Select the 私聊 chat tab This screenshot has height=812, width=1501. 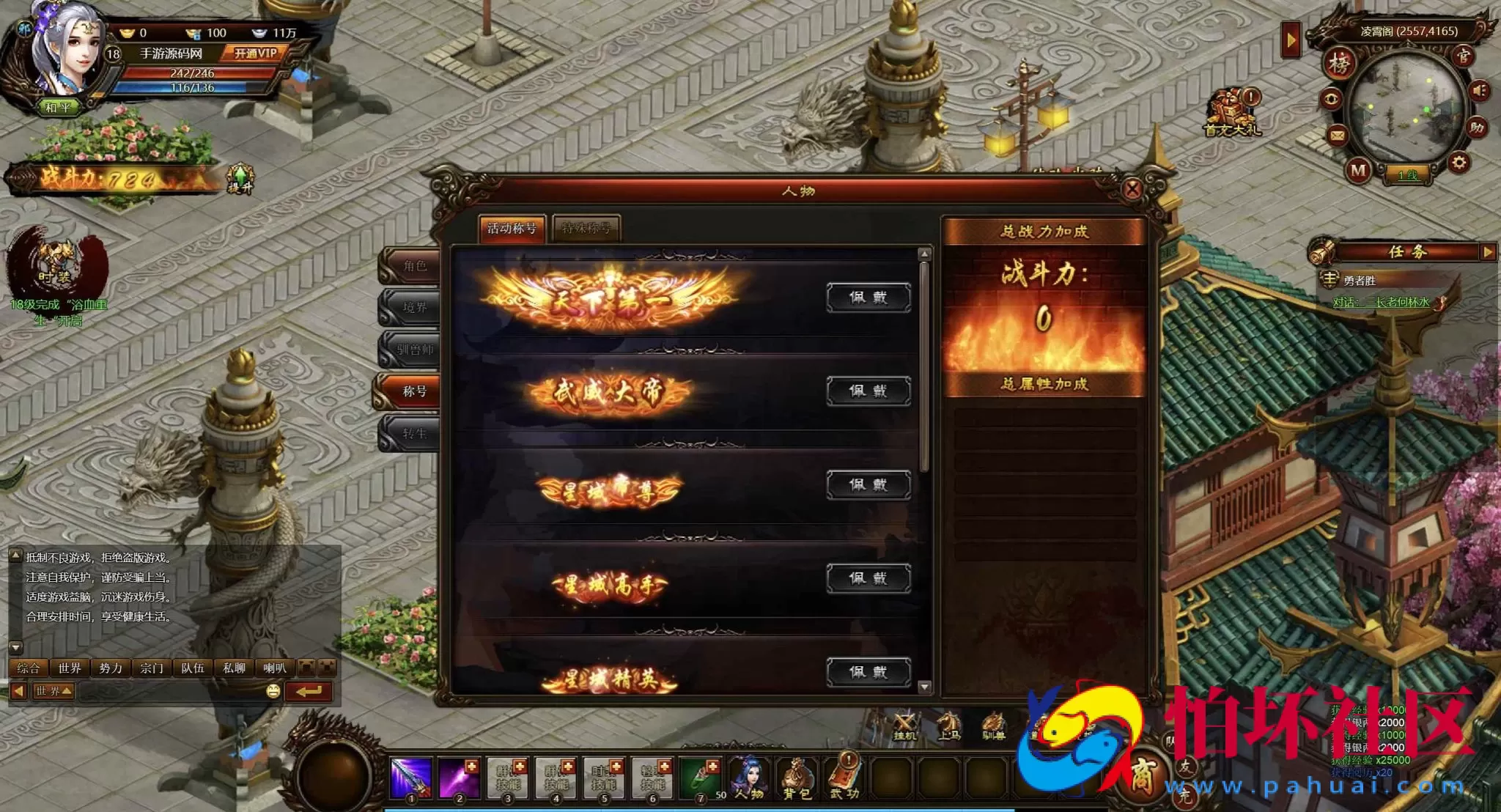click(235, 668)
